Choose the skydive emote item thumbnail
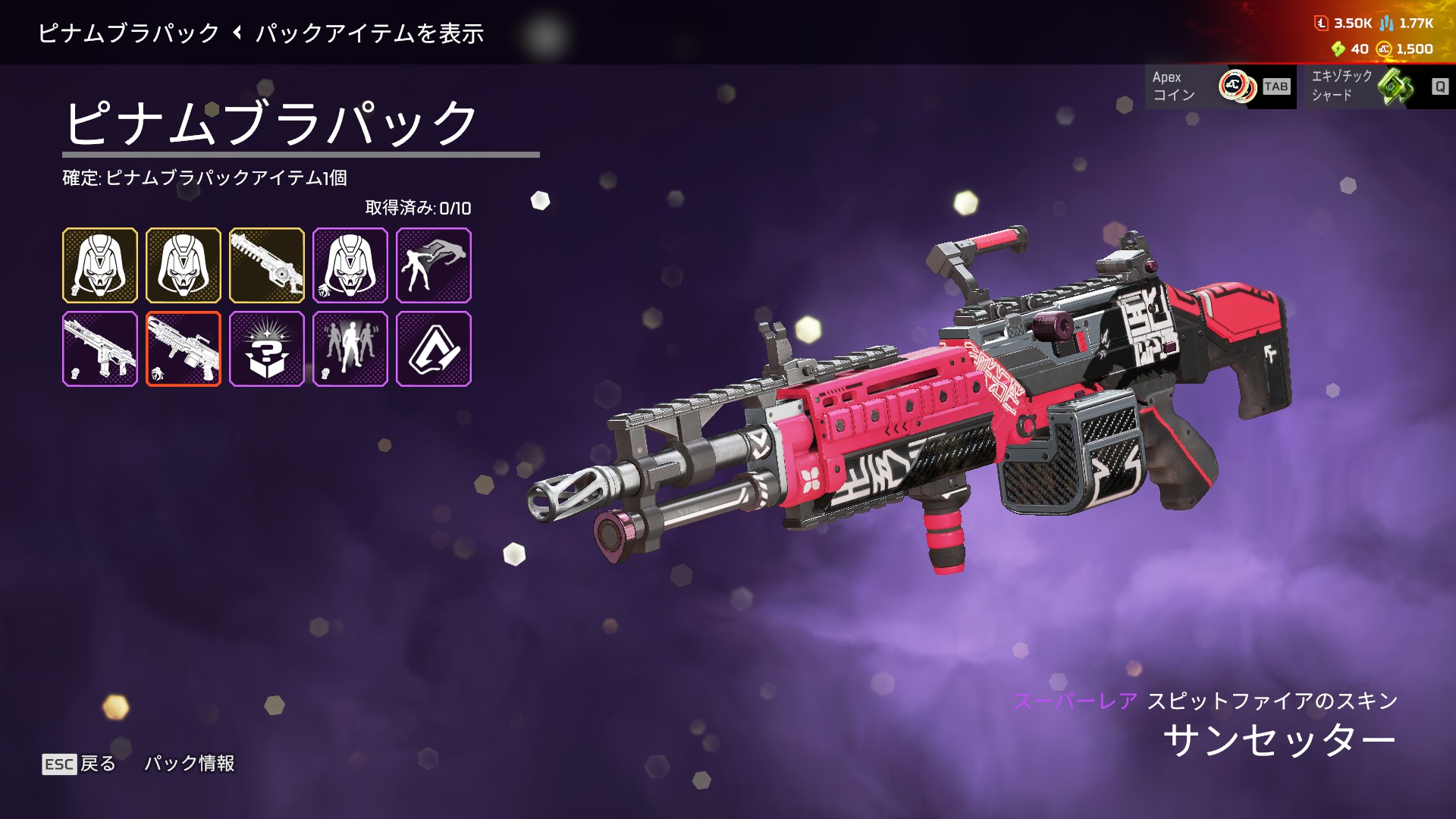Viewport: 1456px width, 819px height. (x=434, y=265)
